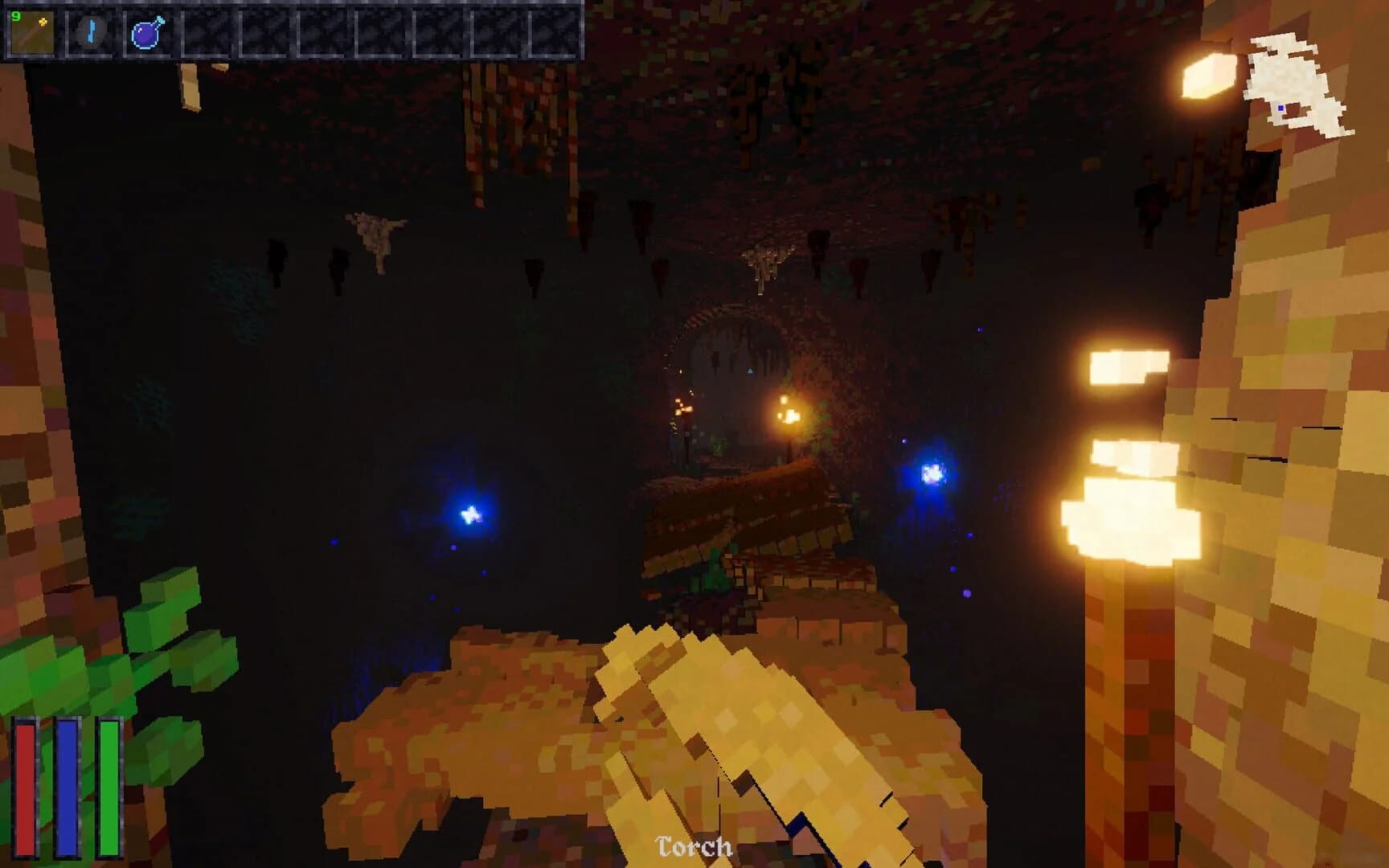This screenshot has width=1389, height=868.
Task: Click the fourth empty hotbar slot
Action: (205, 34)
